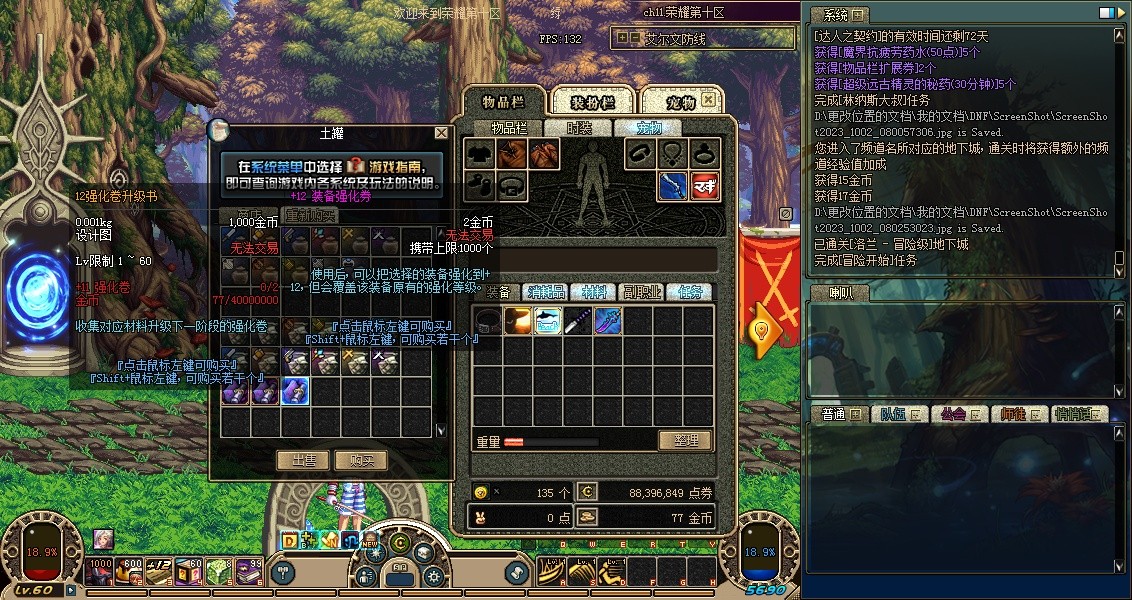Image resolution: width=1132 pixels, height=600 pixels.
Task: Switch to the 消耗品 inventory tab
Action: 547,292
